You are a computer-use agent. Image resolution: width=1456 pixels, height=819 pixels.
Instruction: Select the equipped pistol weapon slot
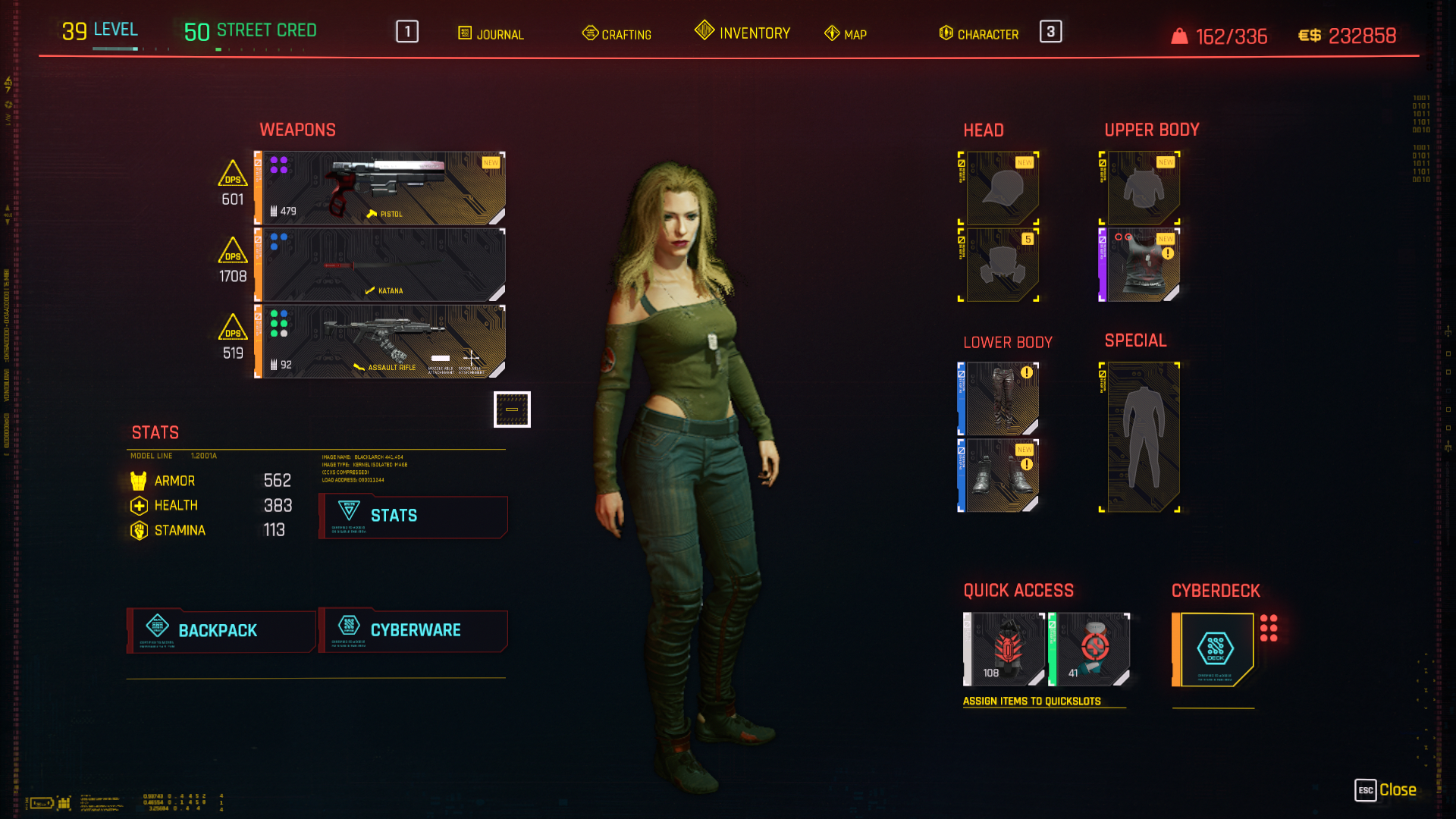pos(381,188)
